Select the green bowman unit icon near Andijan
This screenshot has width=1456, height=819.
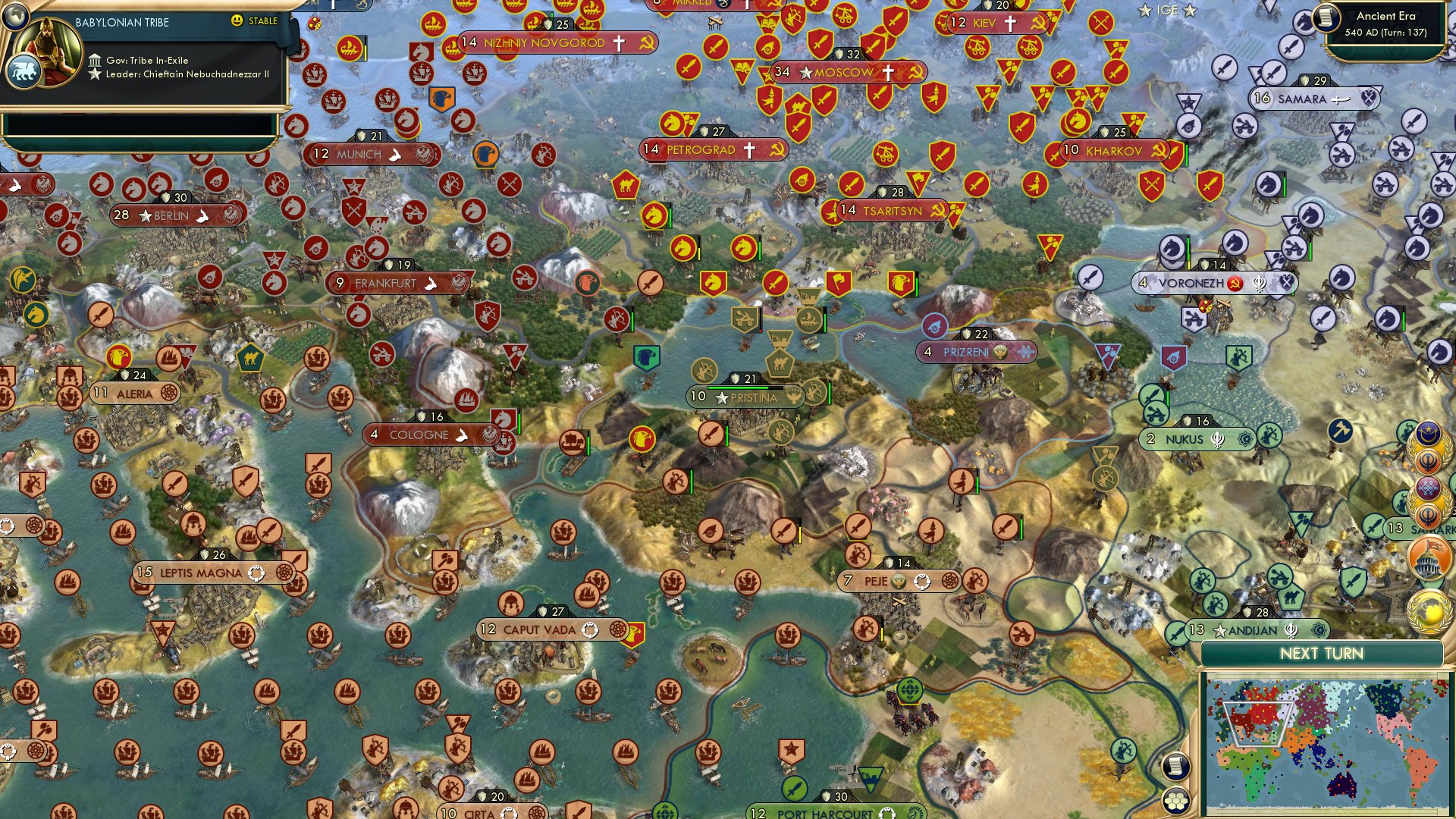click(1215, 605)
